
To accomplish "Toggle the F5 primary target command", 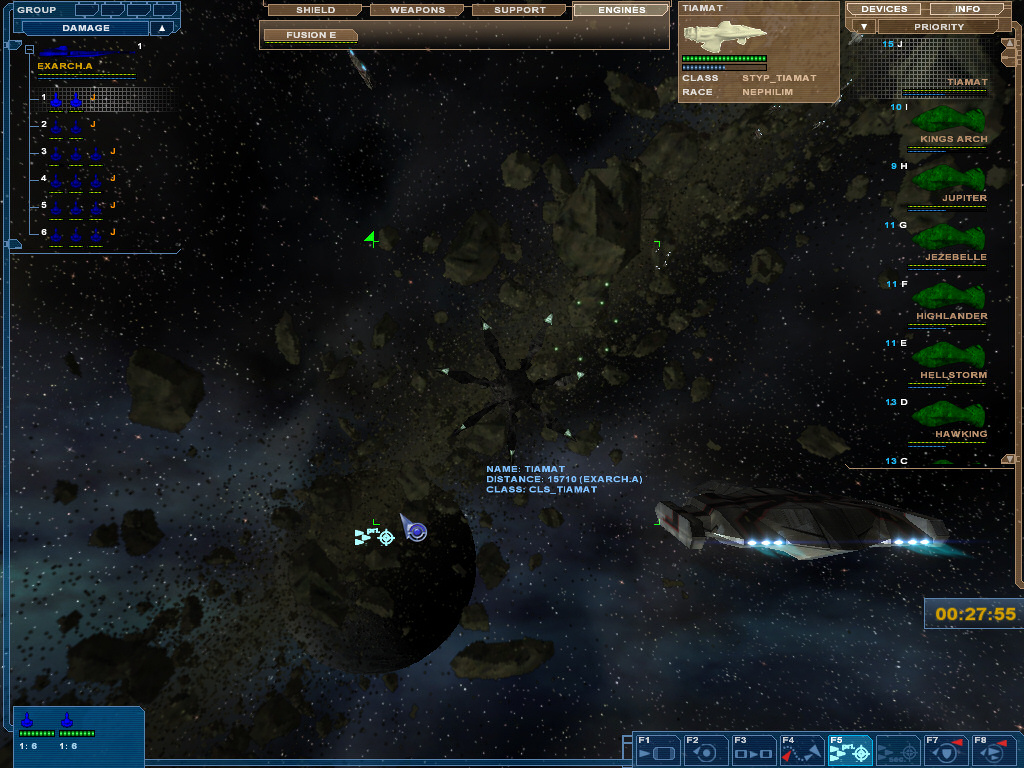I will pyautogui.click(x=851, y=750).
